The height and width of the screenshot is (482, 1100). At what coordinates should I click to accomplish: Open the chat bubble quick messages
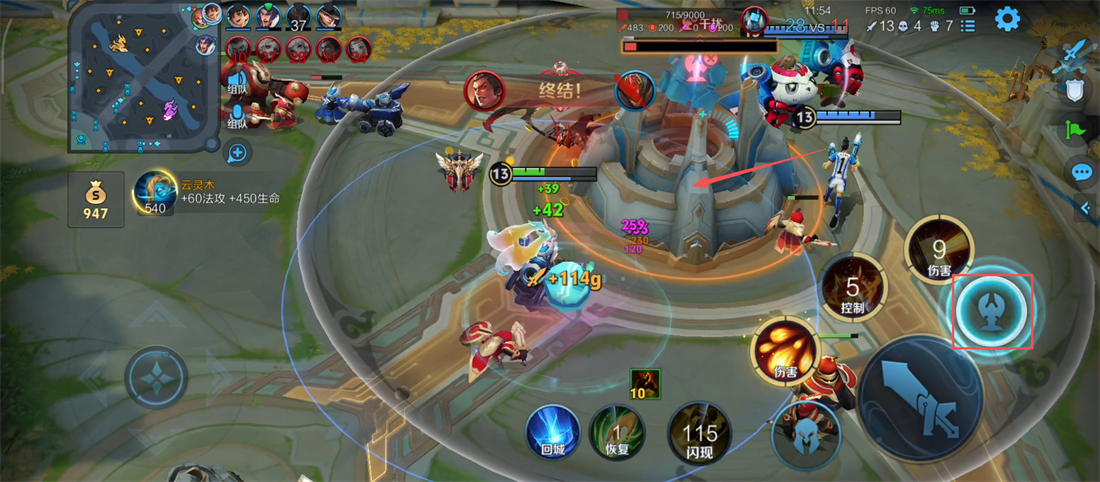pyautogui.click(x=1081, y=172)
